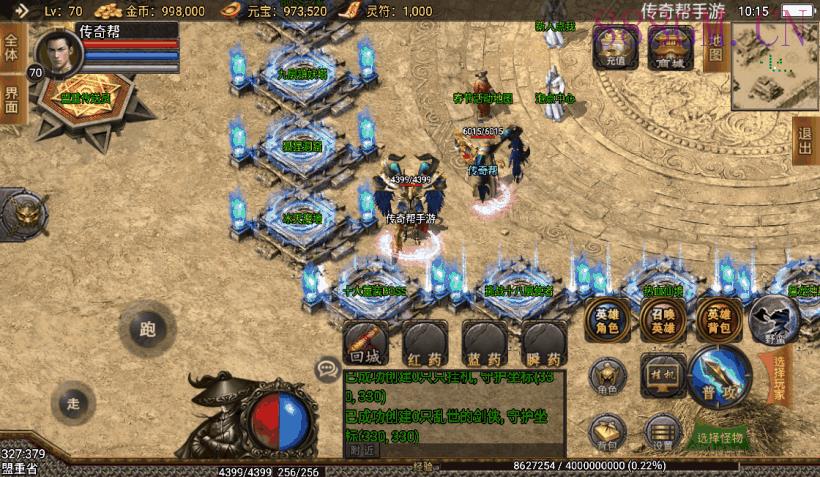This screenshot has width=820, height=477.
Task: Use the 回城 return-to-town scroll
Action: click(x=365, y=342)
